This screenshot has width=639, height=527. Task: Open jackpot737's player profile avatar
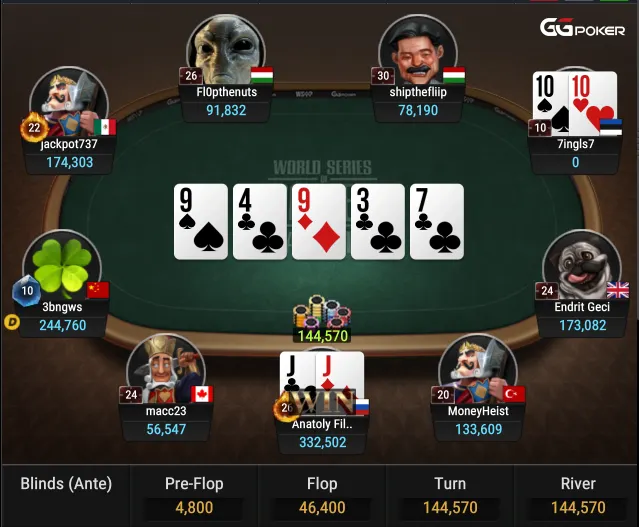pyautogui.click(x=69, y=103)
